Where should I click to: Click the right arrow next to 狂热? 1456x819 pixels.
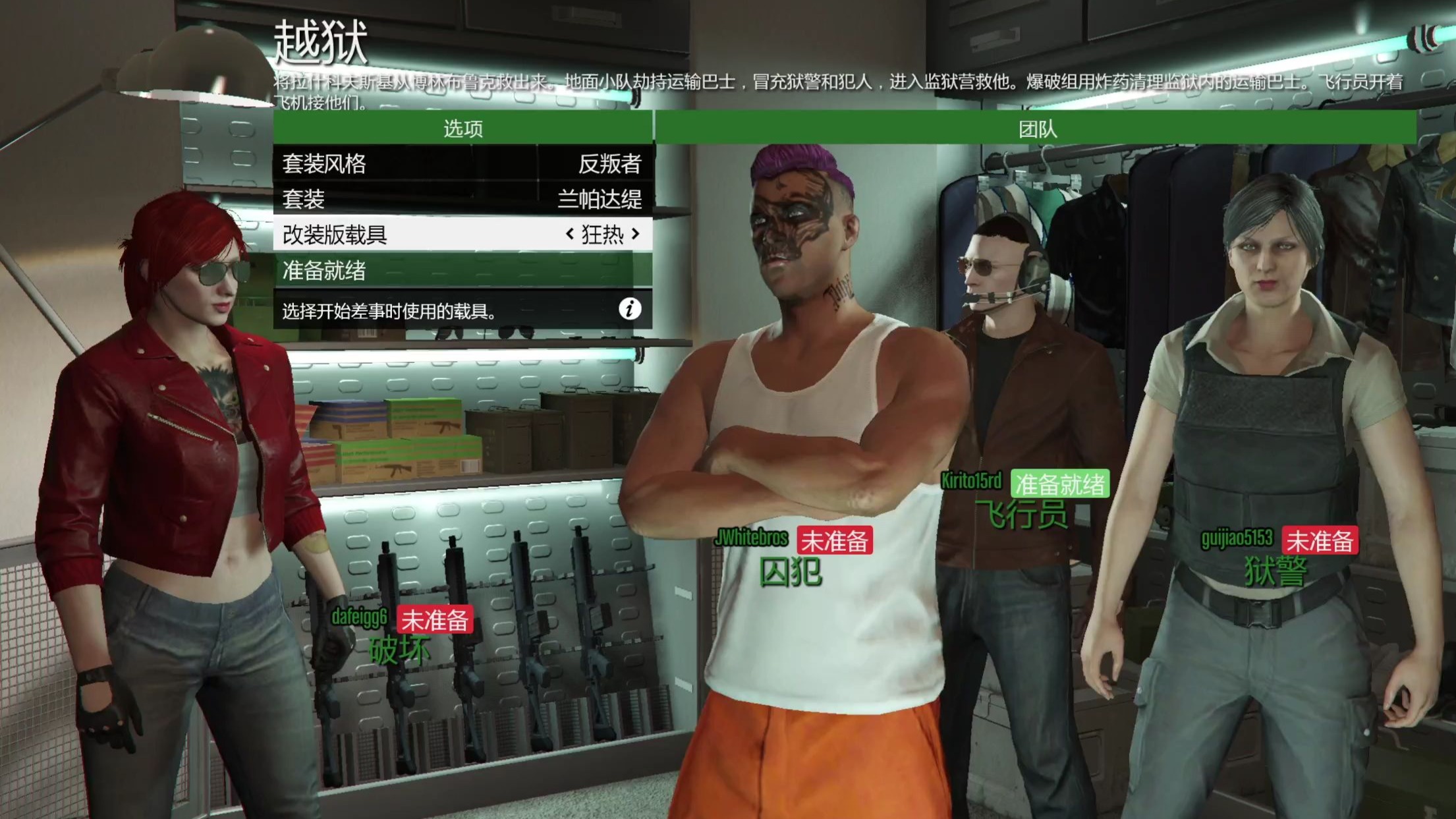634,236
